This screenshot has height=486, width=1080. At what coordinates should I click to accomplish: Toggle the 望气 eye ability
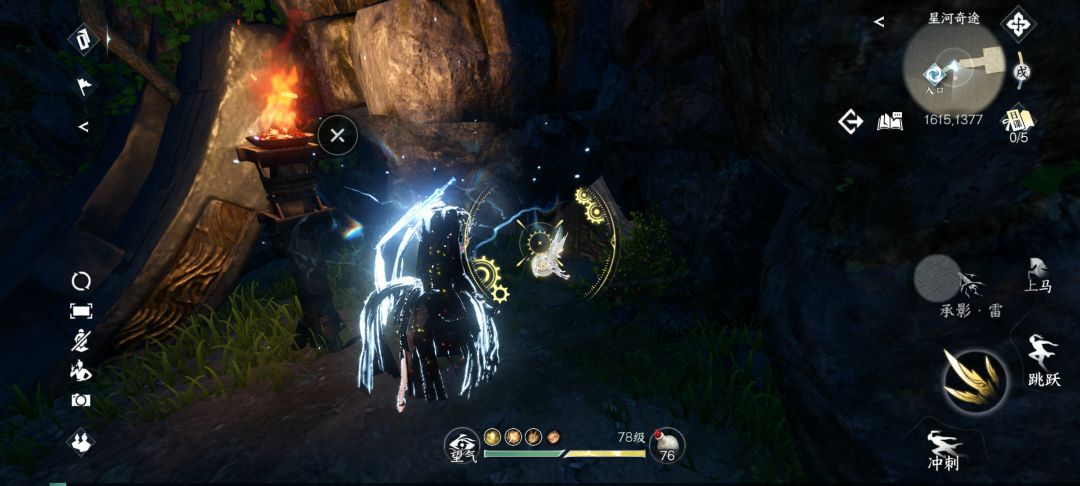[x=461, y=446]
